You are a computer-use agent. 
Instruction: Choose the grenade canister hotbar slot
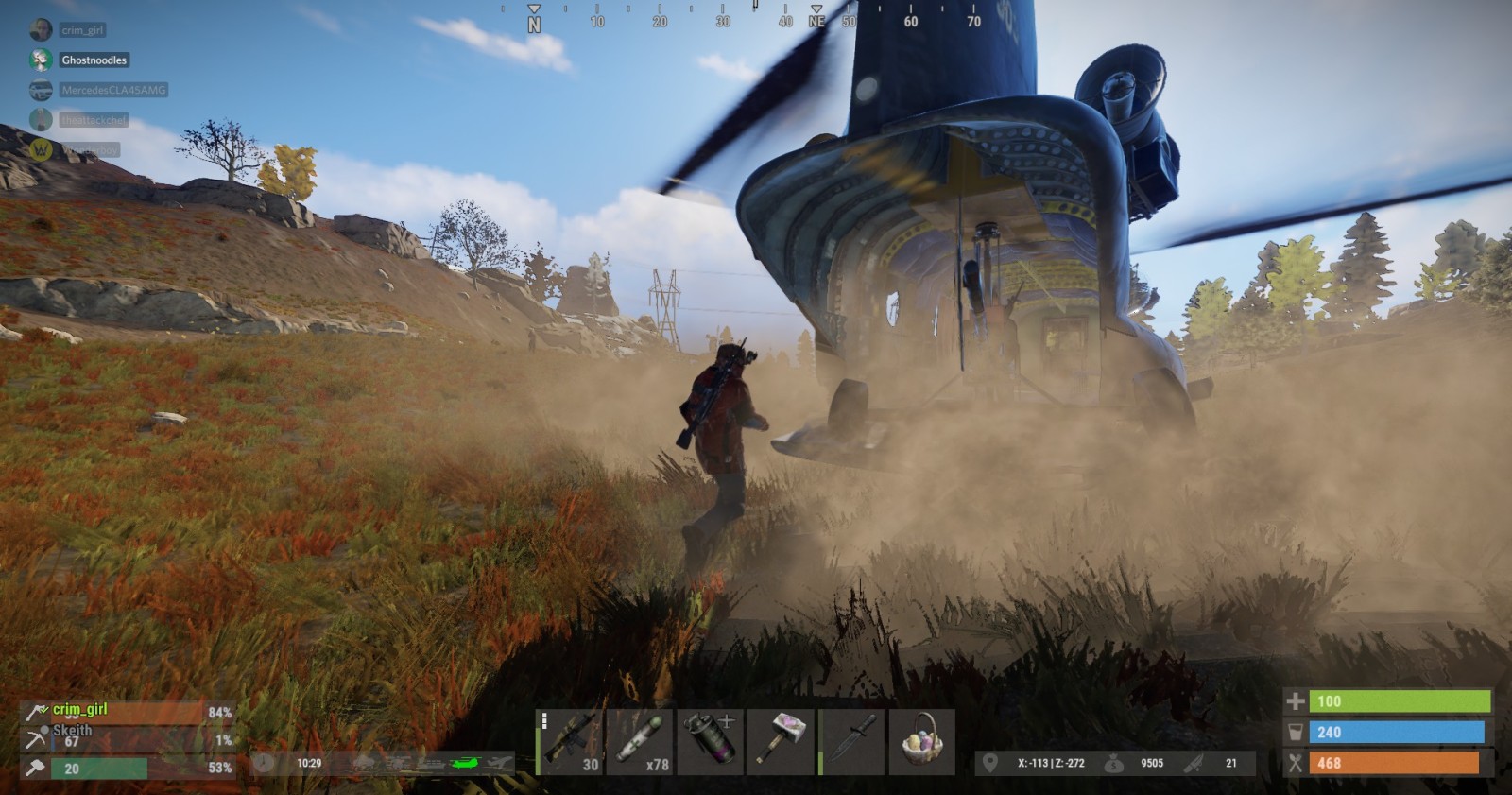(711, 742)
